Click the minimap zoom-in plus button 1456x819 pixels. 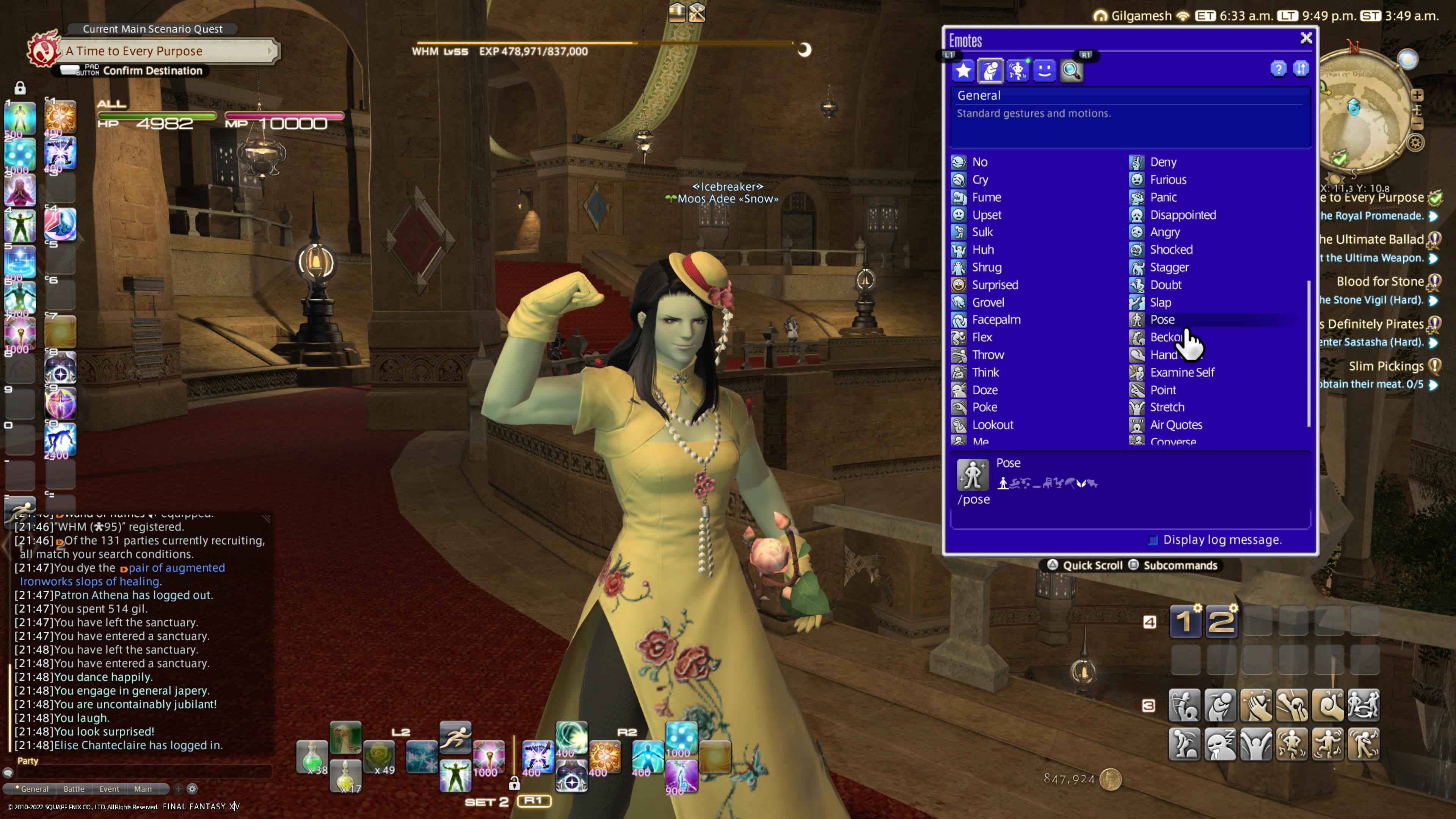[x=1417, y=95]
